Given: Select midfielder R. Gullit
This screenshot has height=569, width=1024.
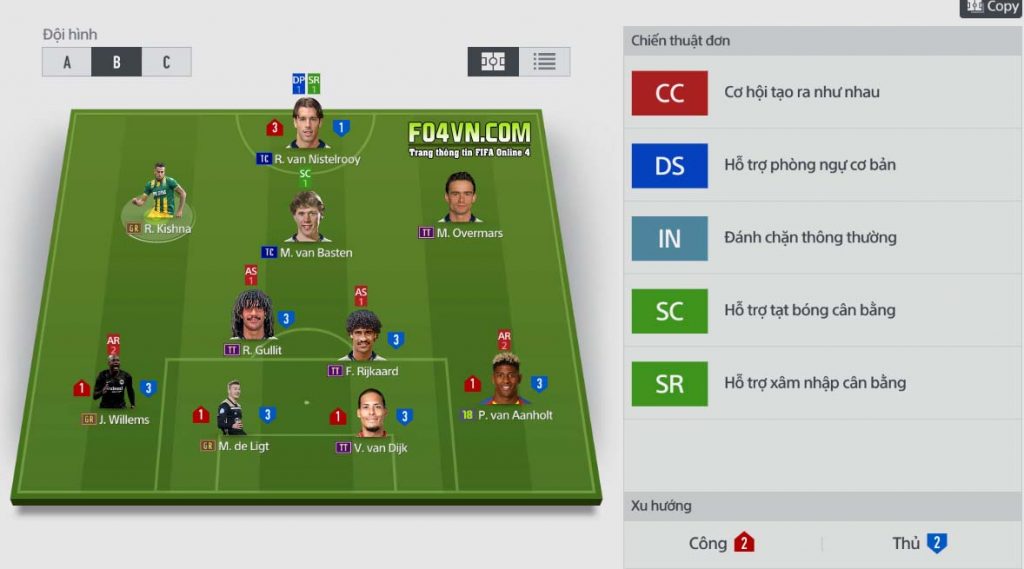Looking at the screenshot, I should 253,316.
